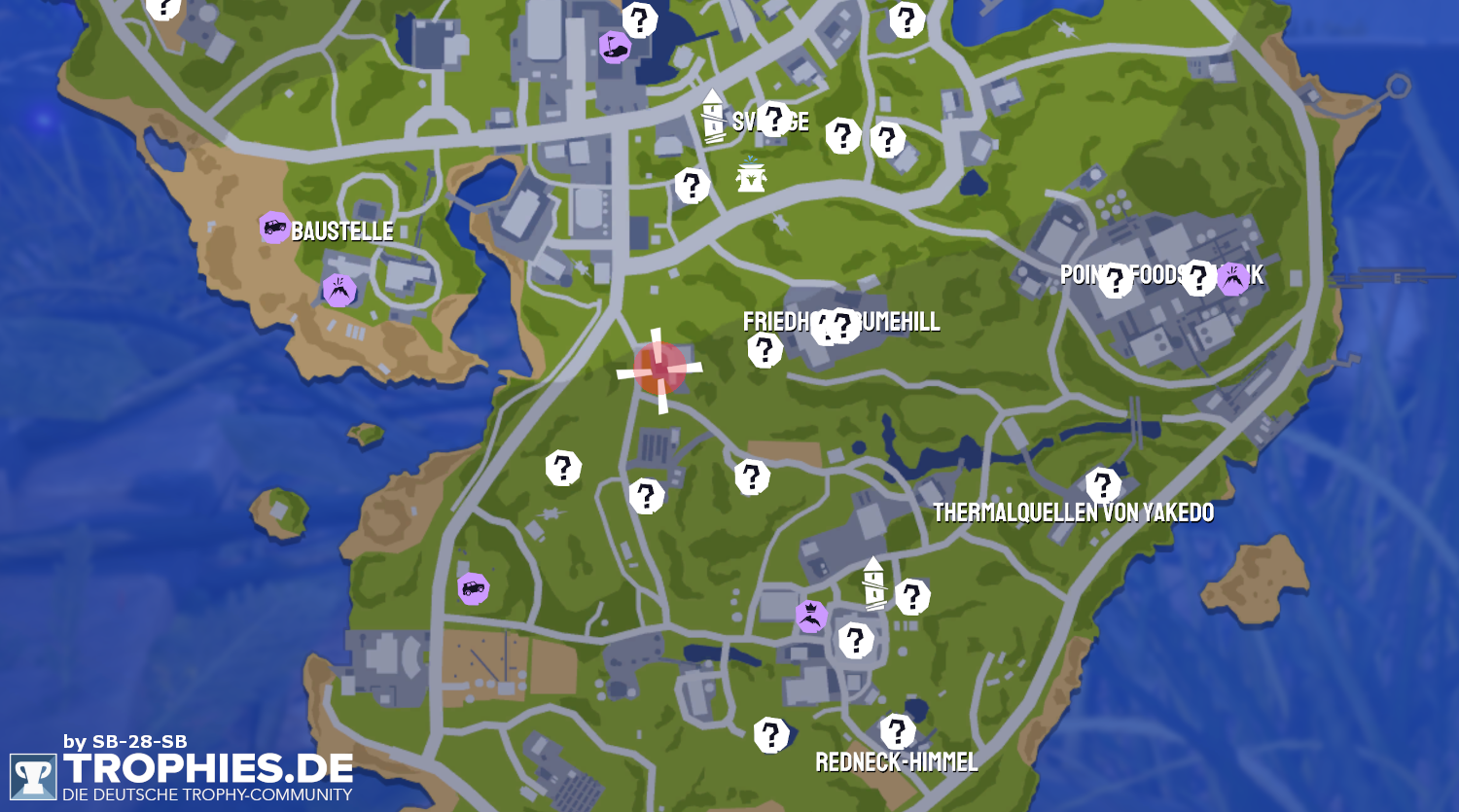Select the purple car marker beside Baustelle
The height and width of the screenshot is (812, 1459).
click(275, 229)
